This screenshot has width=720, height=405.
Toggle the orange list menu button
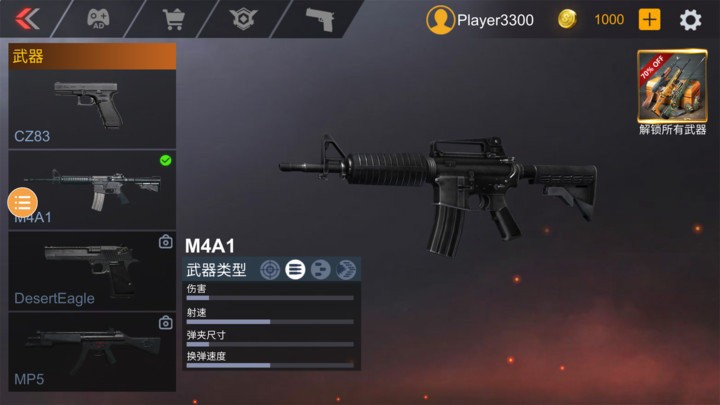[x=22, y=202]
